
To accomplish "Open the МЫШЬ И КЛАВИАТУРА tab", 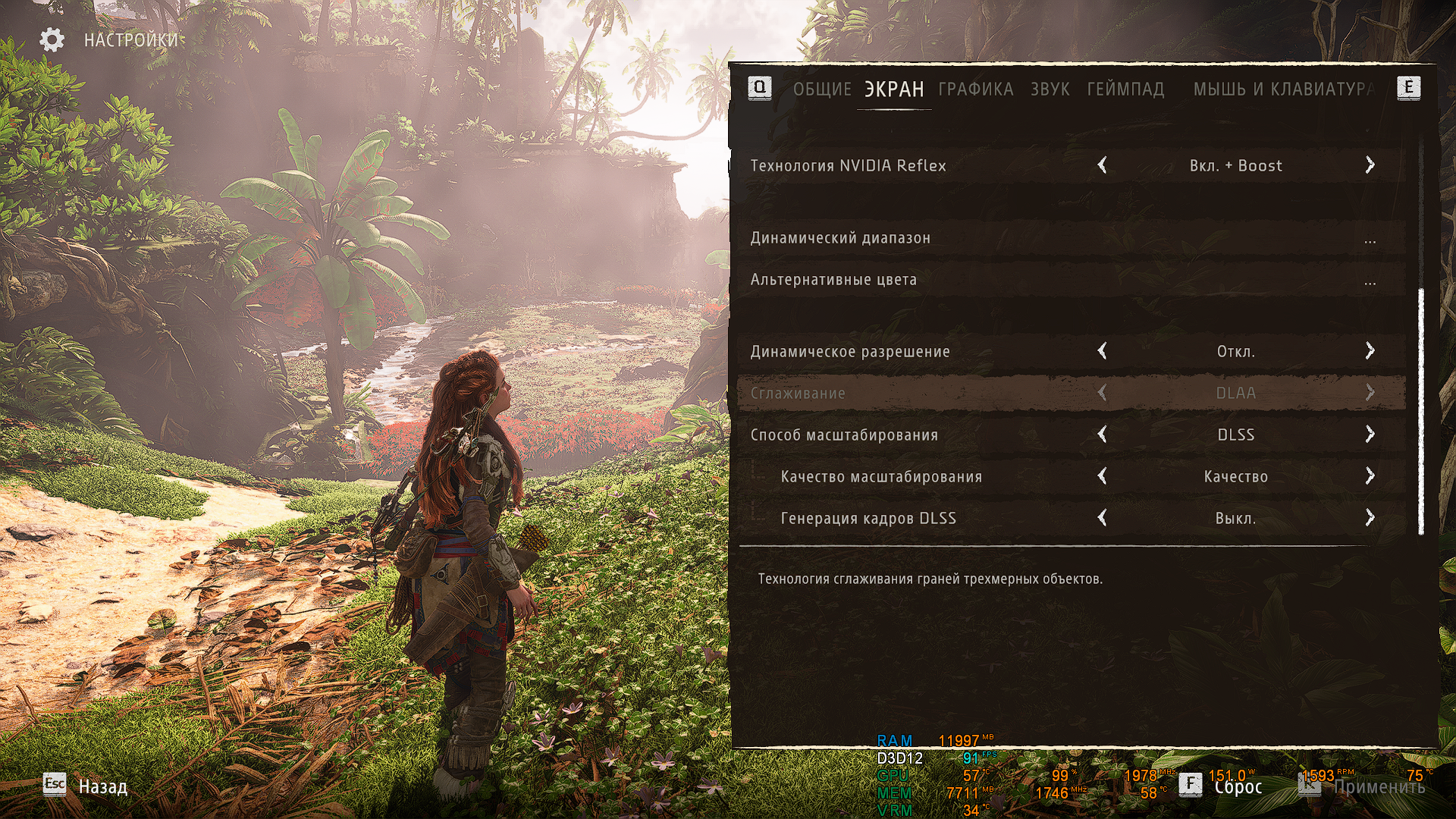I will pyautogui.click(x=1283, y=89).
